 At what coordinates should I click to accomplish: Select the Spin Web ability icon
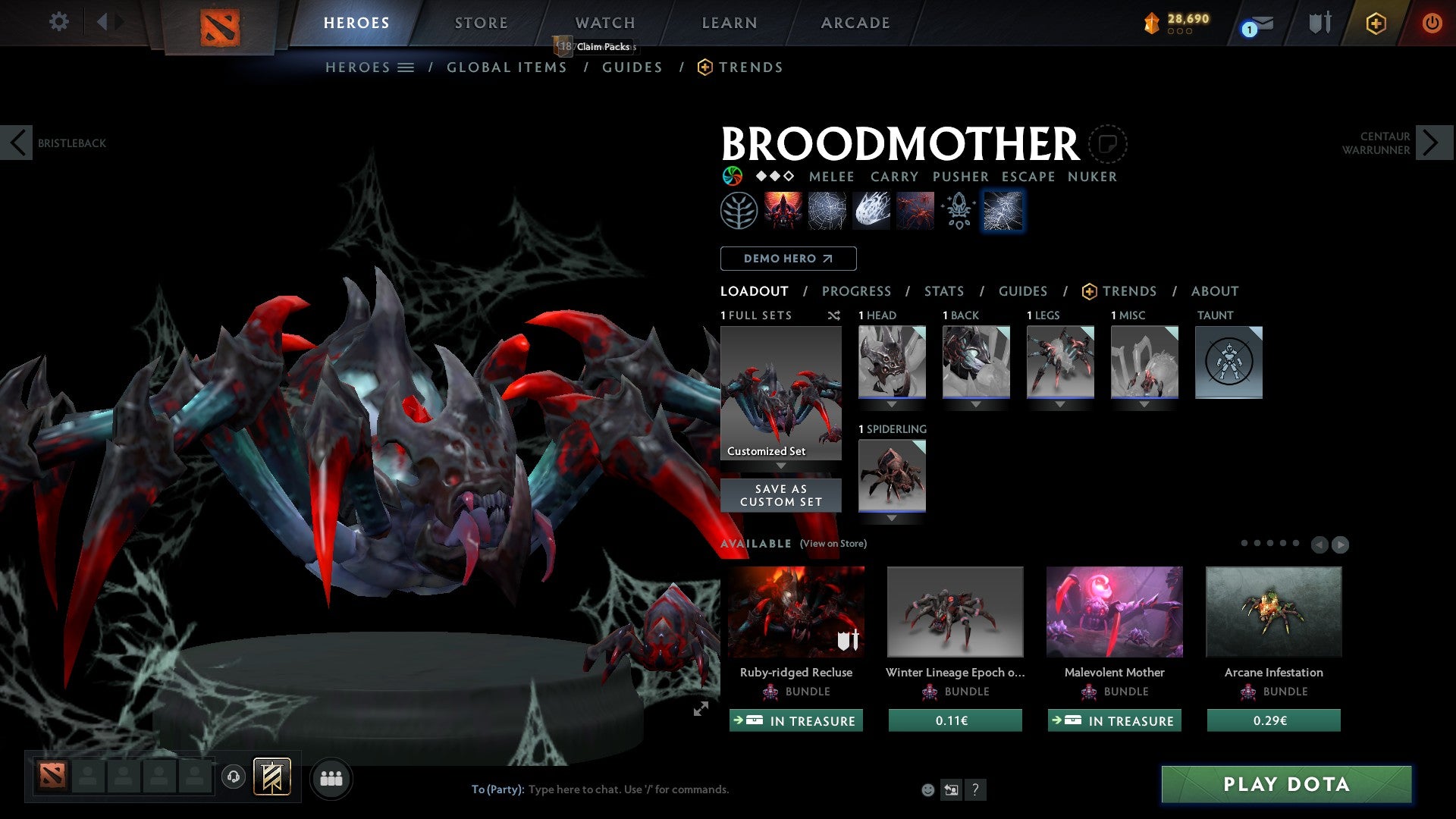[826, 210]
